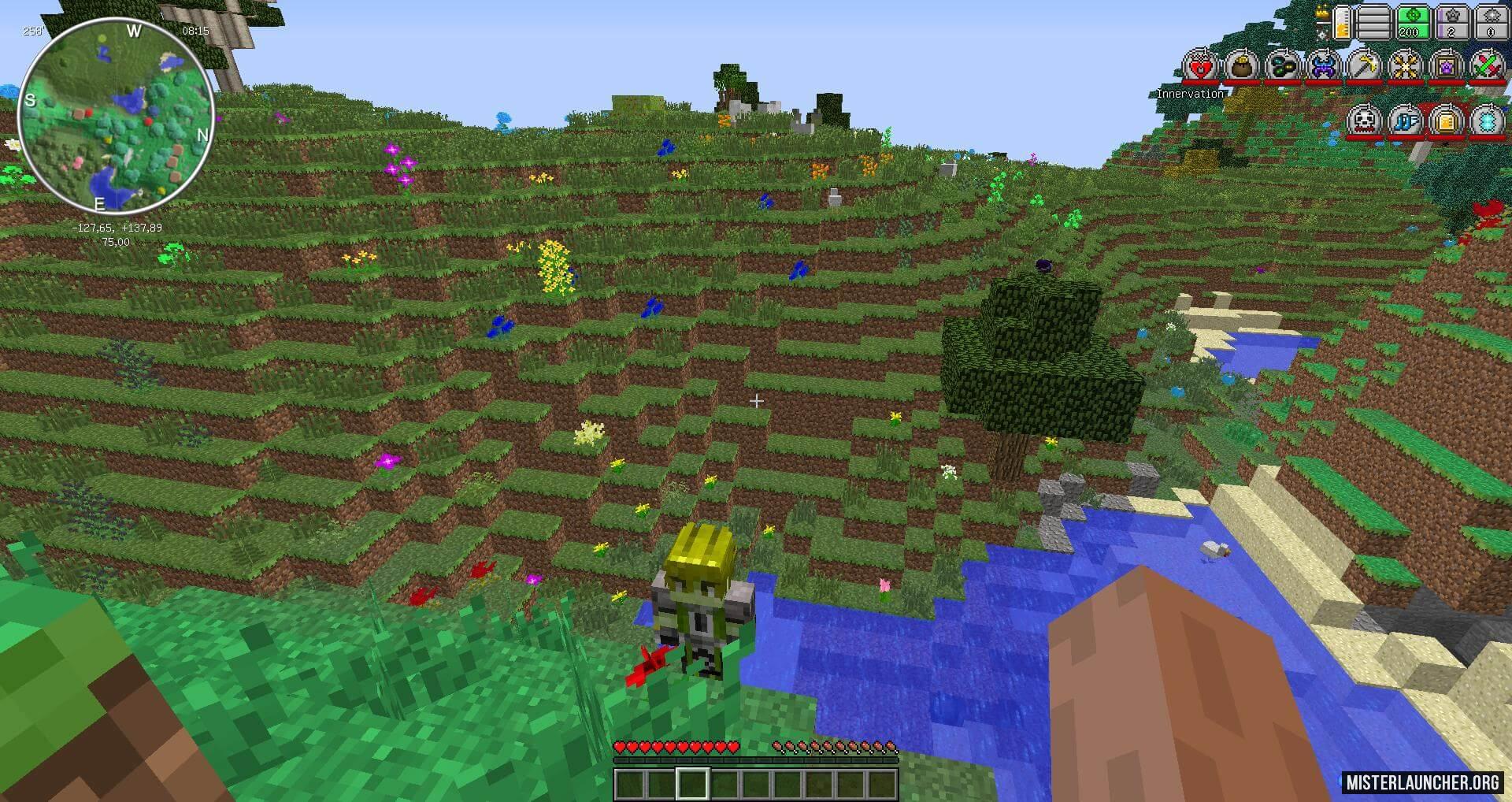Click the crossed golden arrows skill icon
The image size is (1512, 802).
pos(1406,67)
